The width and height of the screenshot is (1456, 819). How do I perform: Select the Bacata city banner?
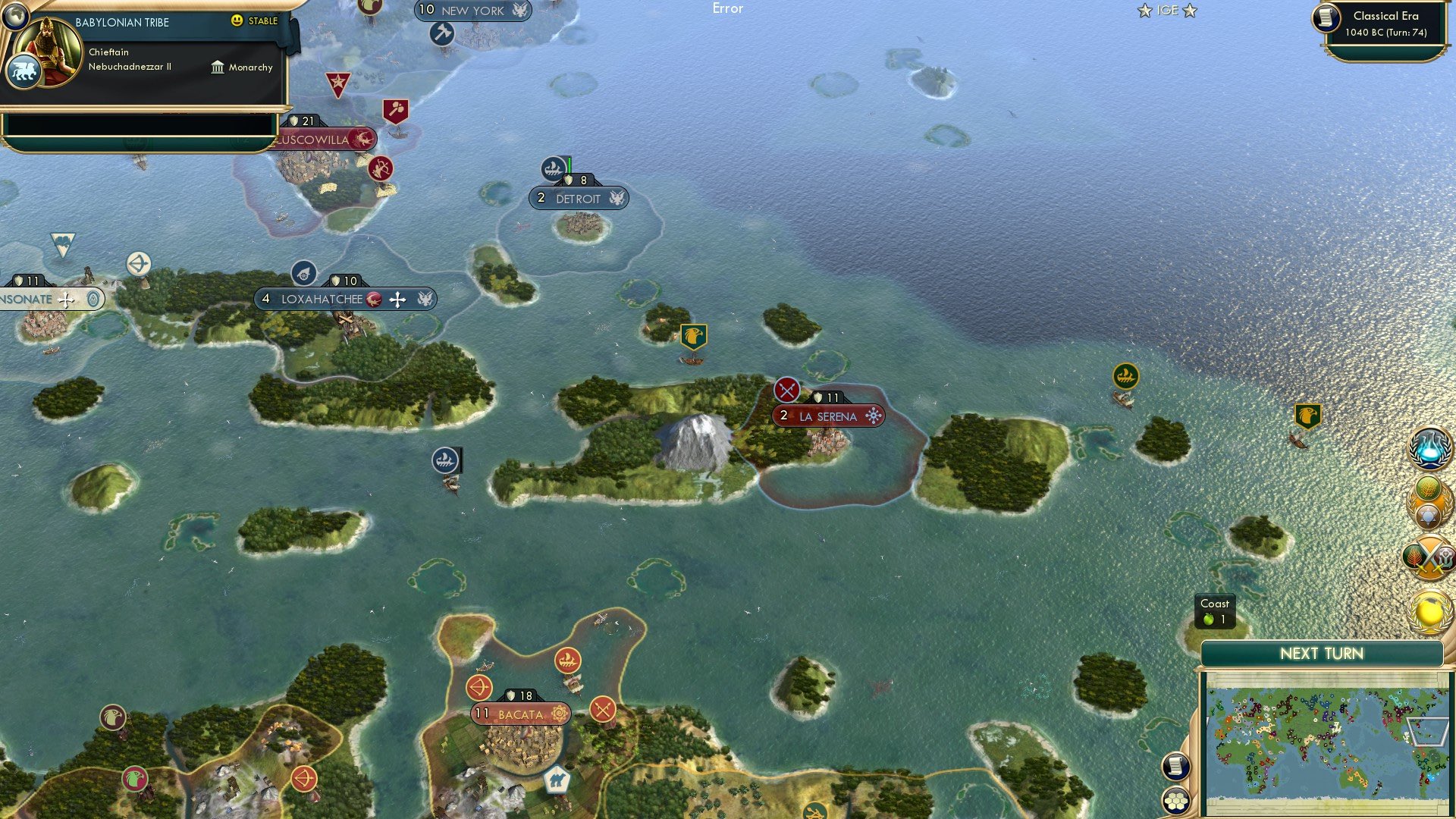coord(521,714)
